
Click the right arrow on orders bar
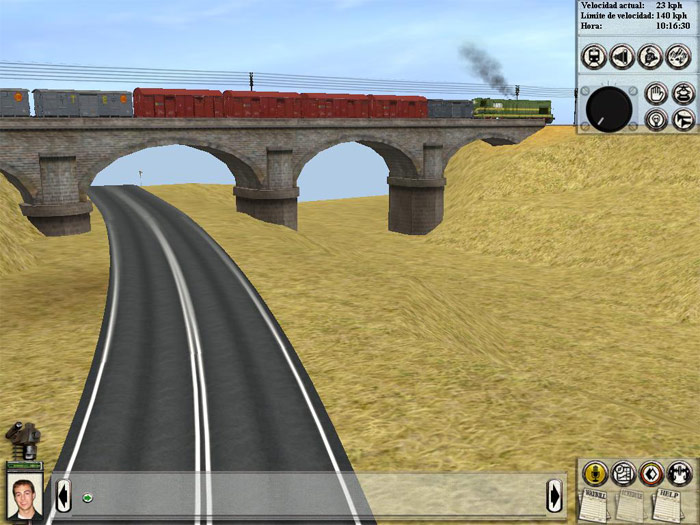(x=554, y=495)
